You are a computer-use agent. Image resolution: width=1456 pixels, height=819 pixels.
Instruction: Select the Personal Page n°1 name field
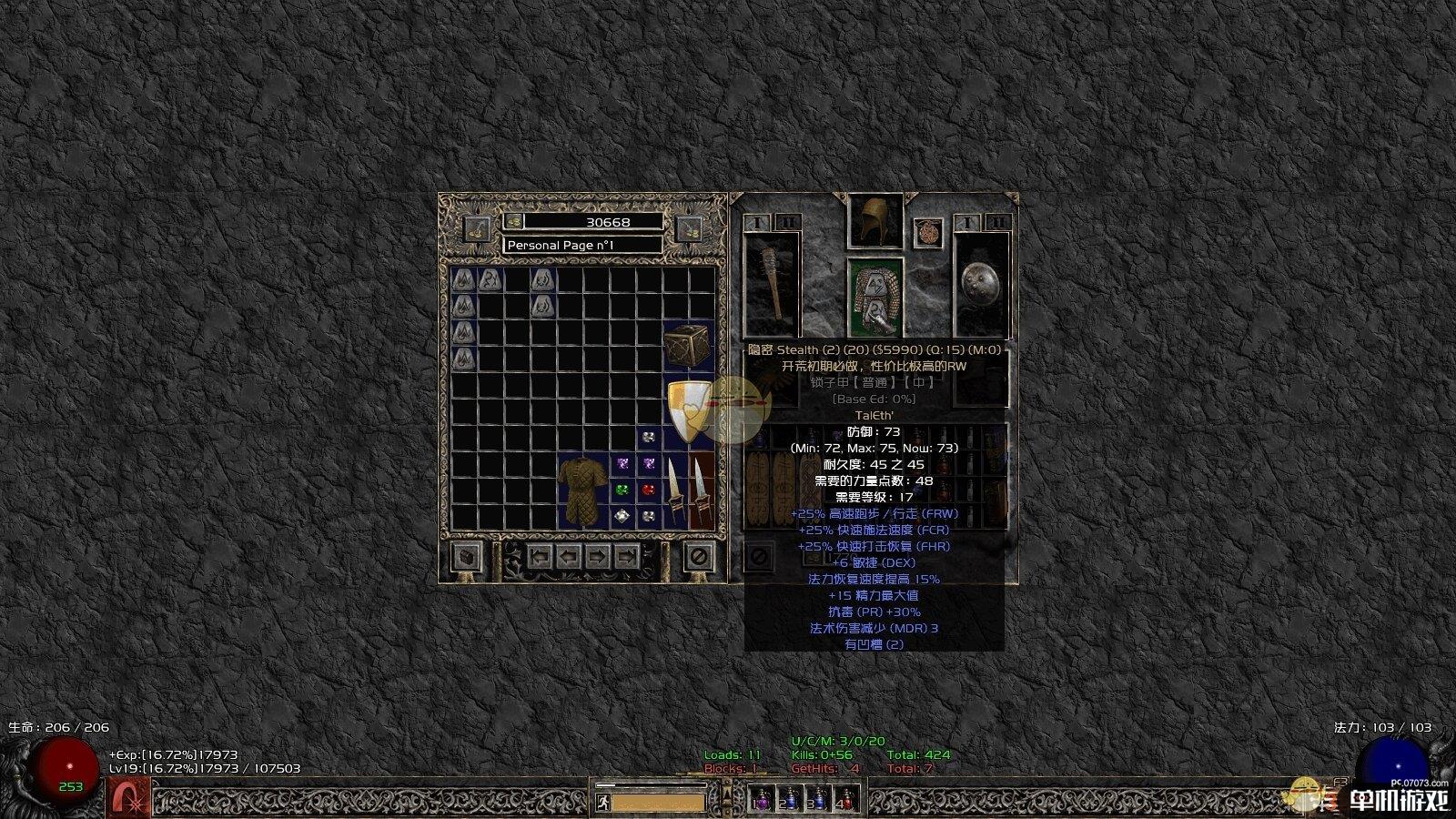582,245
